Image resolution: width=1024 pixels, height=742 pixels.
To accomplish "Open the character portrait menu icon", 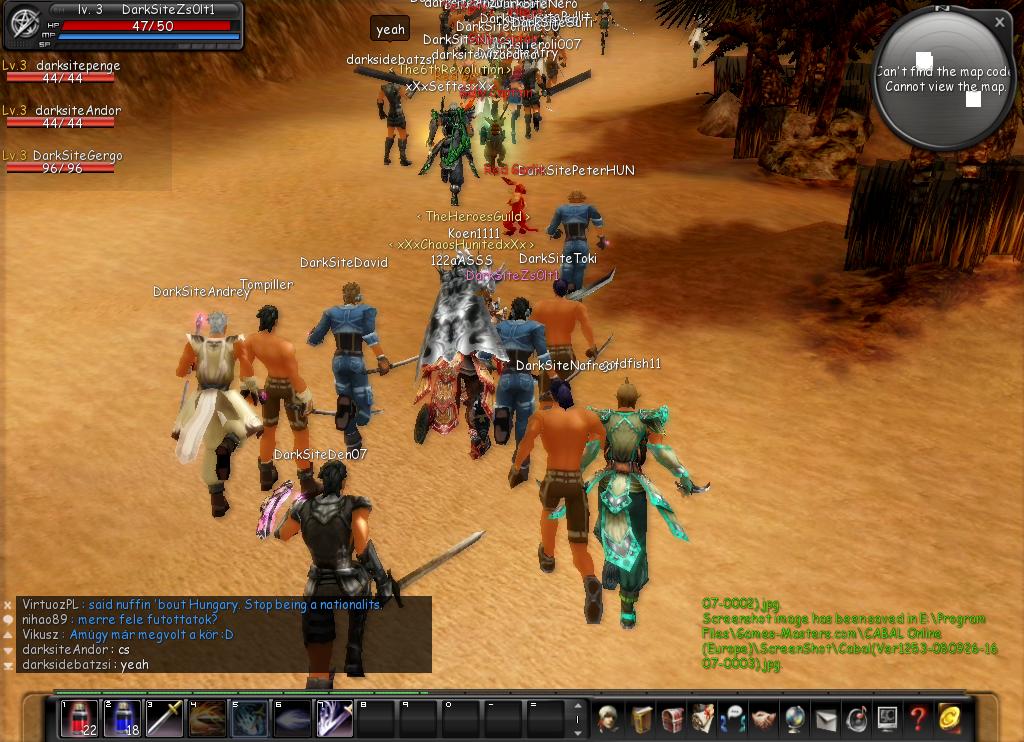I will pyautogui.click(x=609, y=719).
